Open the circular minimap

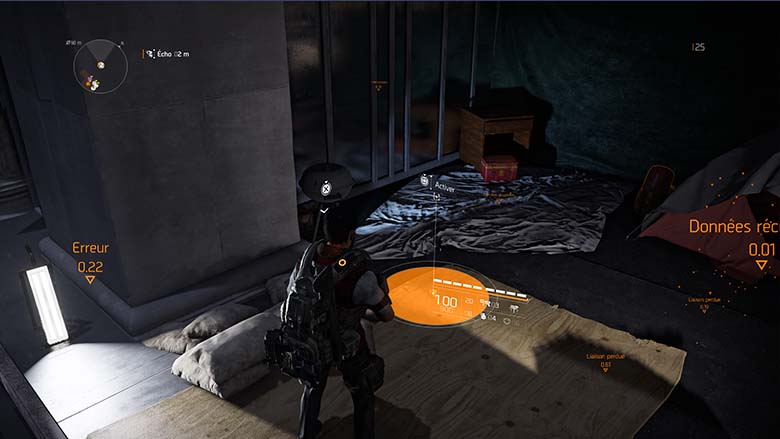[x=99, y=66]
